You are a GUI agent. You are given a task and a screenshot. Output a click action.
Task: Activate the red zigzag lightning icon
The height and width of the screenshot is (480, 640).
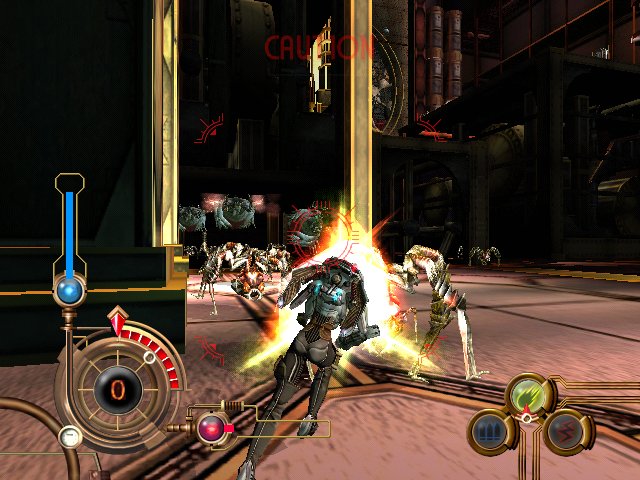pyautogui.click(x=565, y=431)
